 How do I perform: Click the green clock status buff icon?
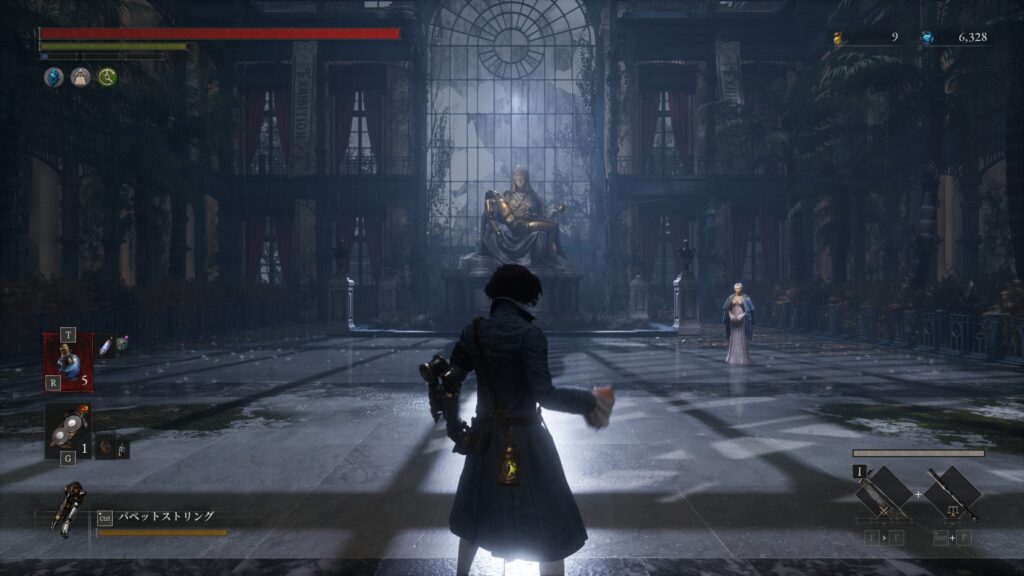click(106, 77)
